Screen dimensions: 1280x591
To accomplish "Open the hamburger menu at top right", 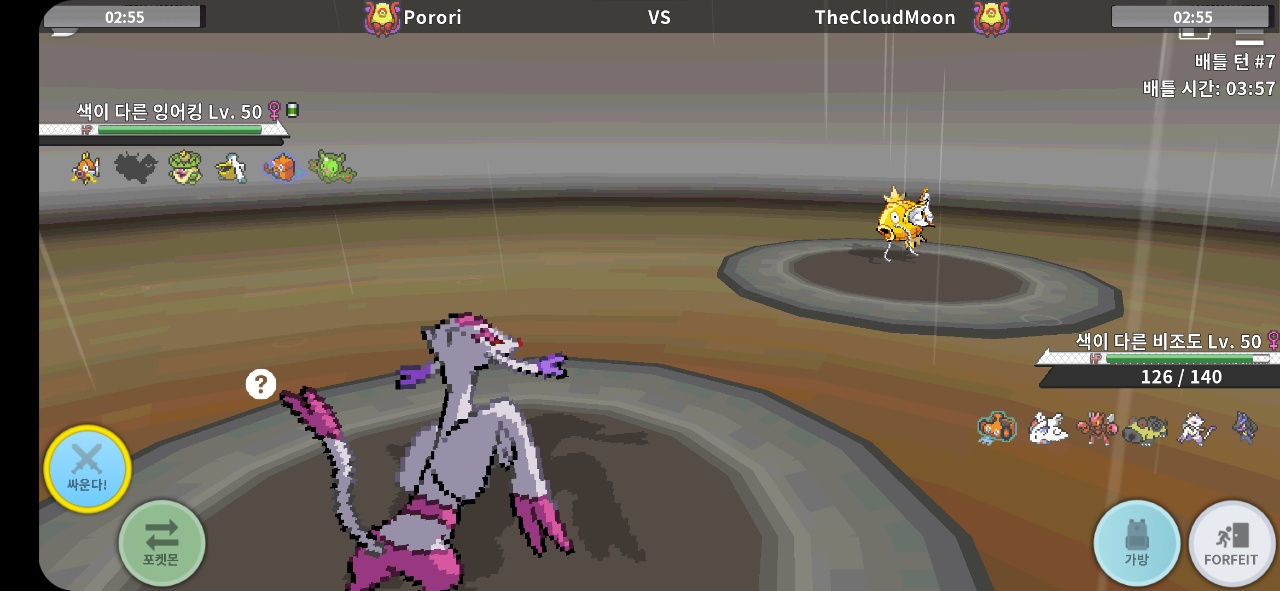I will 1249,35.
